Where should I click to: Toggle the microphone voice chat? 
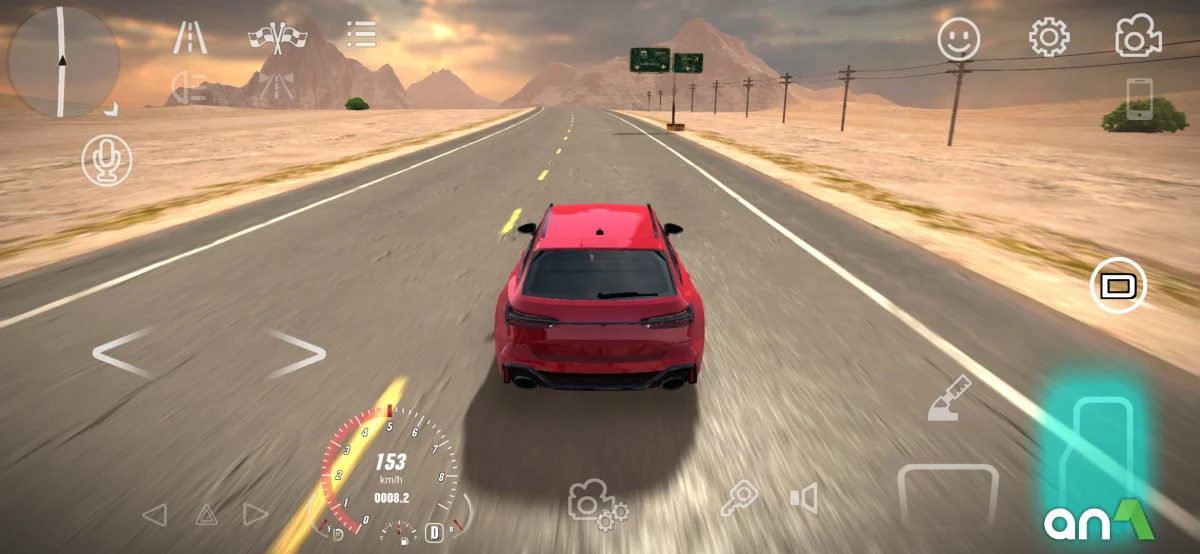pyautogui.click(x=106, y=160)
